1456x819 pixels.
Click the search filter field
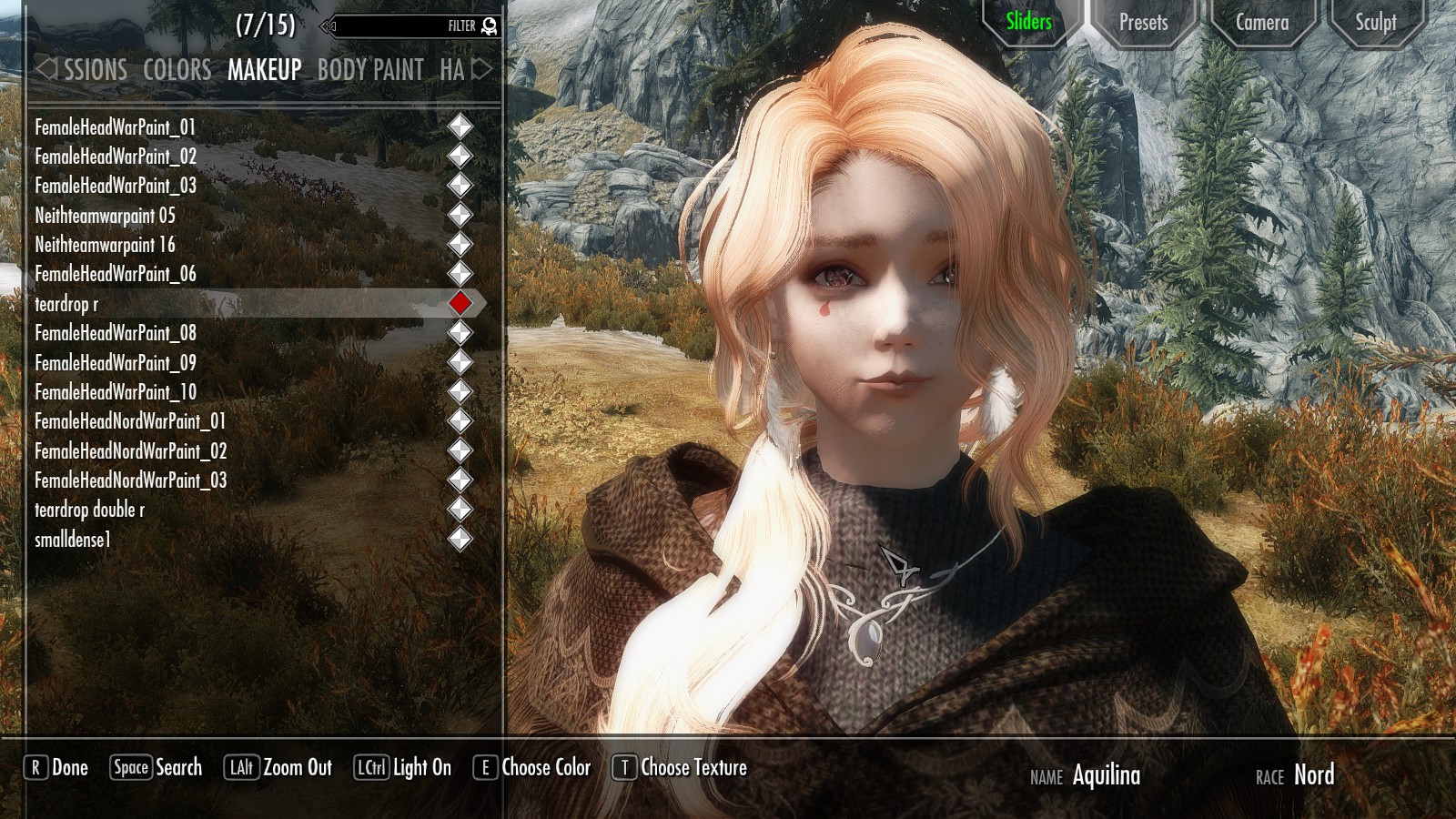tap(409, 26)
